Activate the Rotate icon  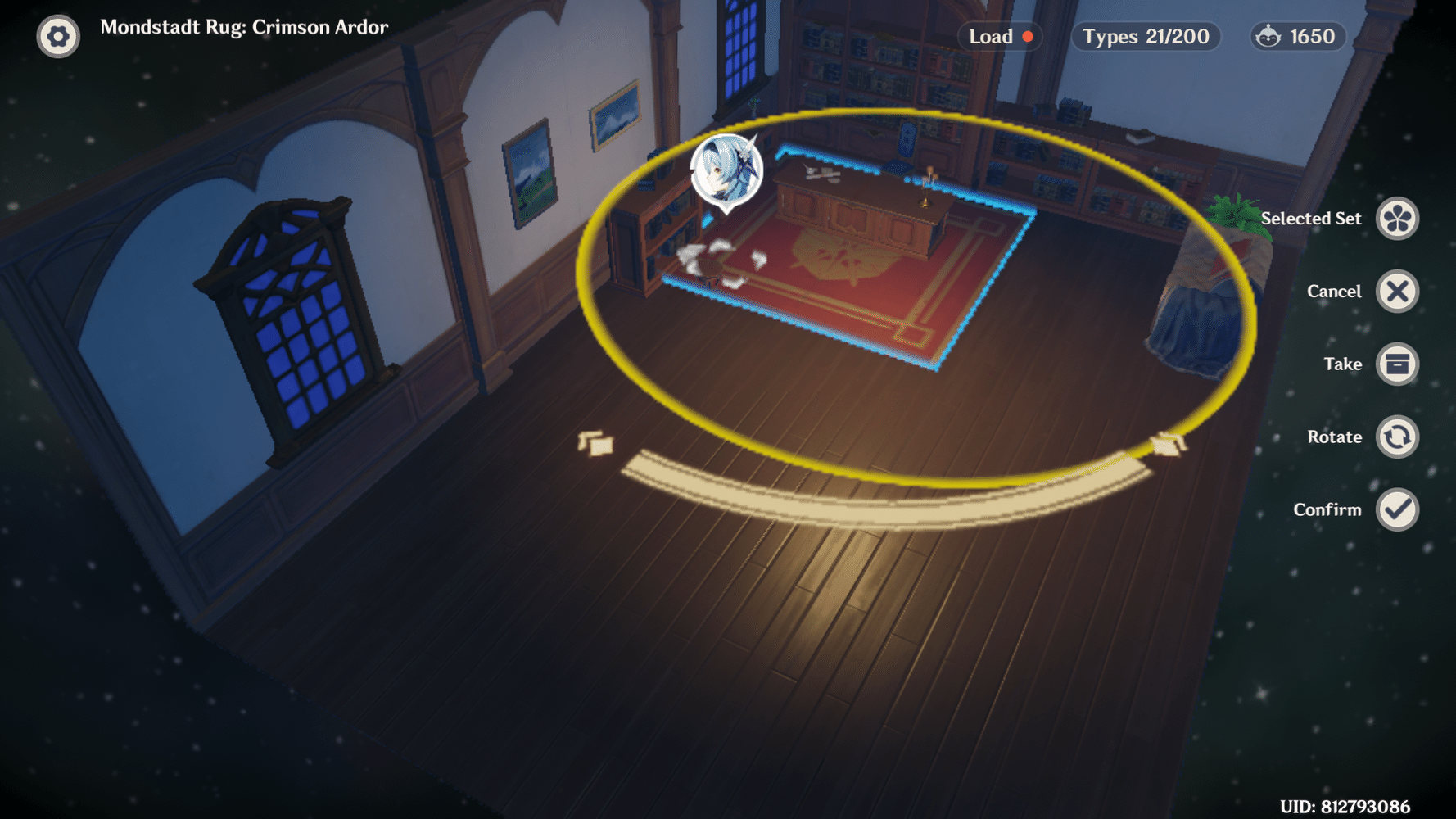pyautogui.click(x=1398, y=437)
